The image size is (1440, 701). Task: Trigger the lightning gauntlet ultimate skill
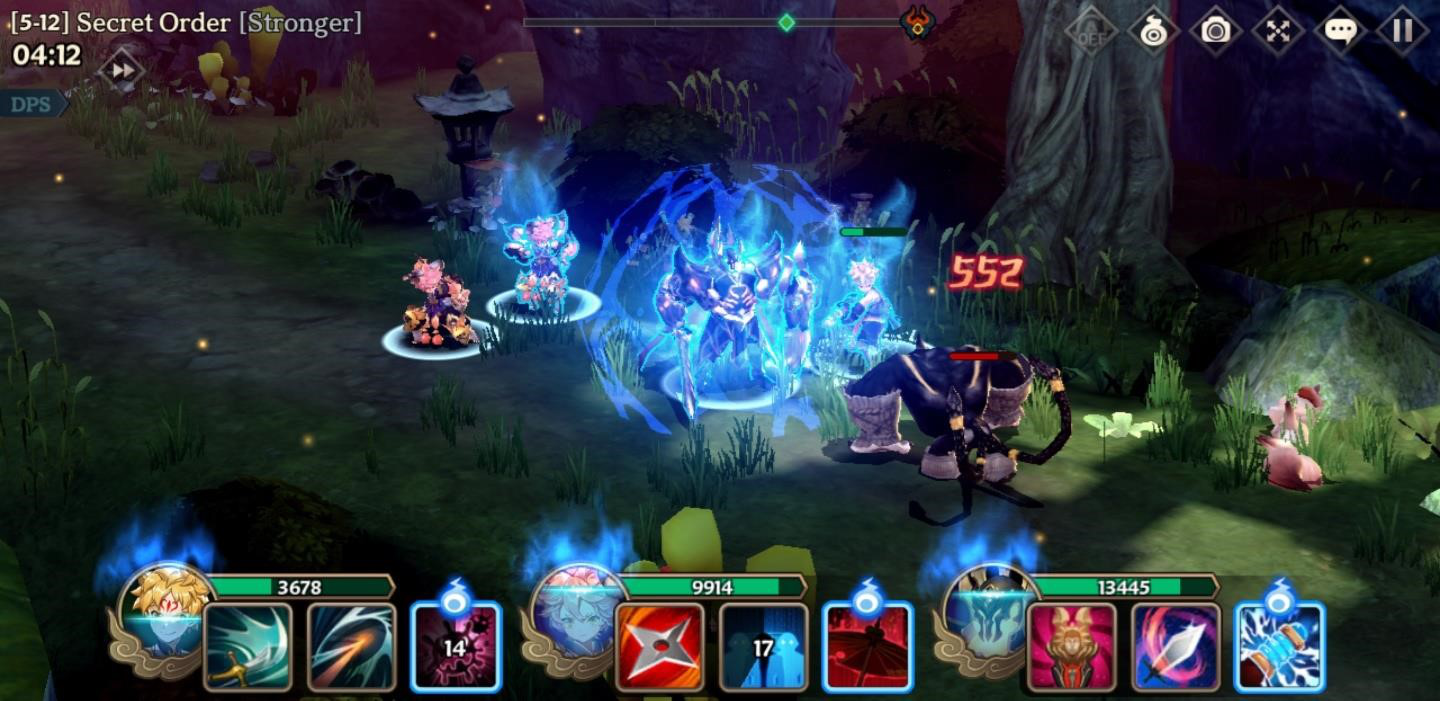[x=1280, y=646]
